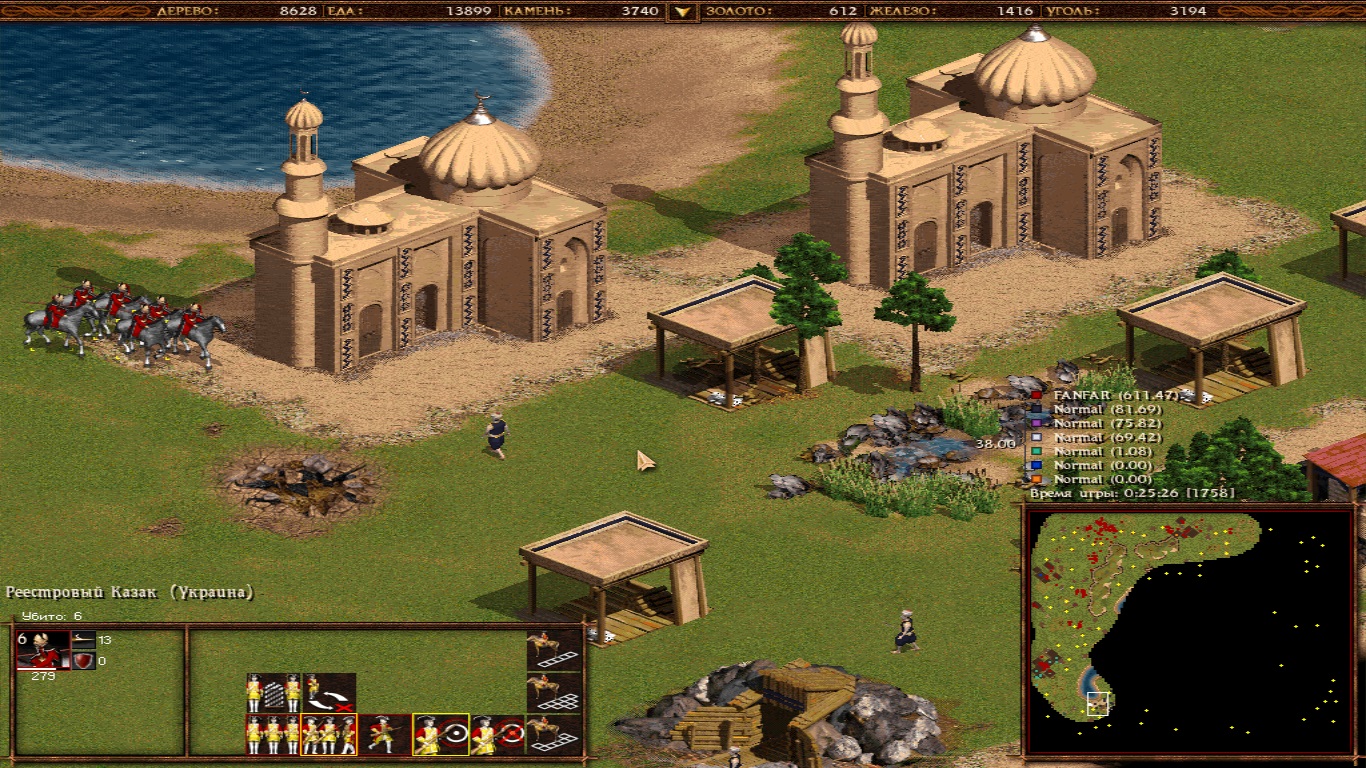Activate the soldier with circular arrows command
Screen dimensions: 1366x768
coord(329,692)
